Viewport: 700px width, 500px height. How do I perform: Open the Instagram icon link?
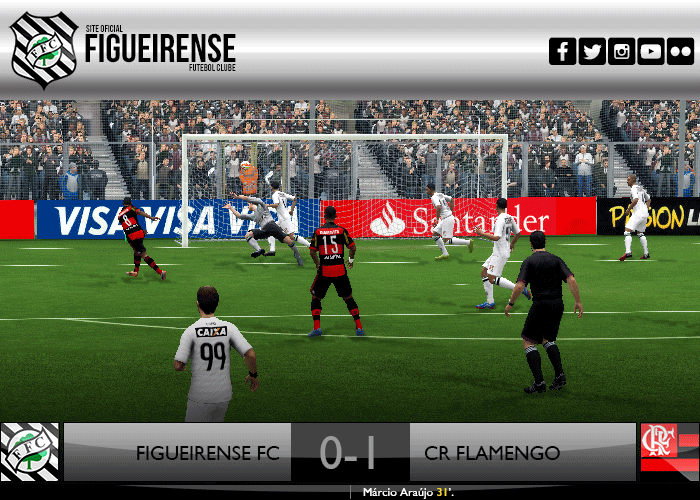coord(622,51)
